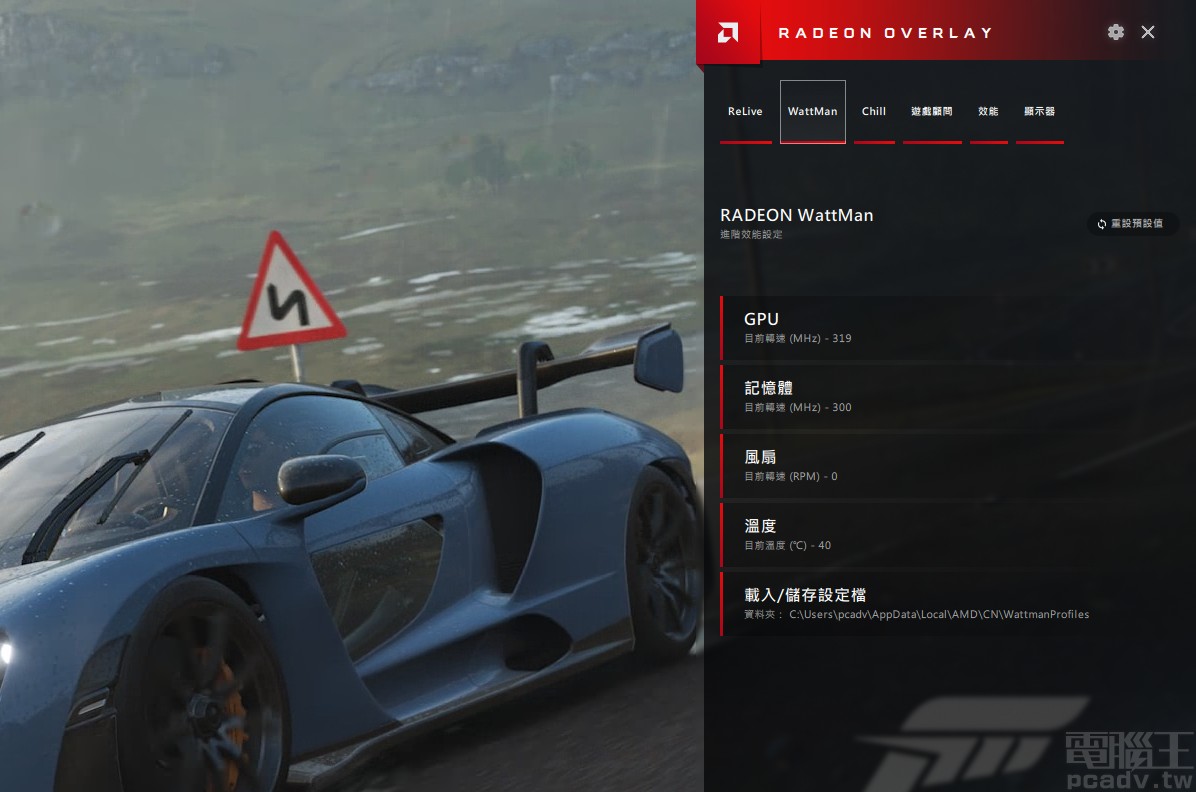Open the 效能 performance tab
Image resolution: width=1196 pixels, height=792 pixels.
[x=988, y=112]
